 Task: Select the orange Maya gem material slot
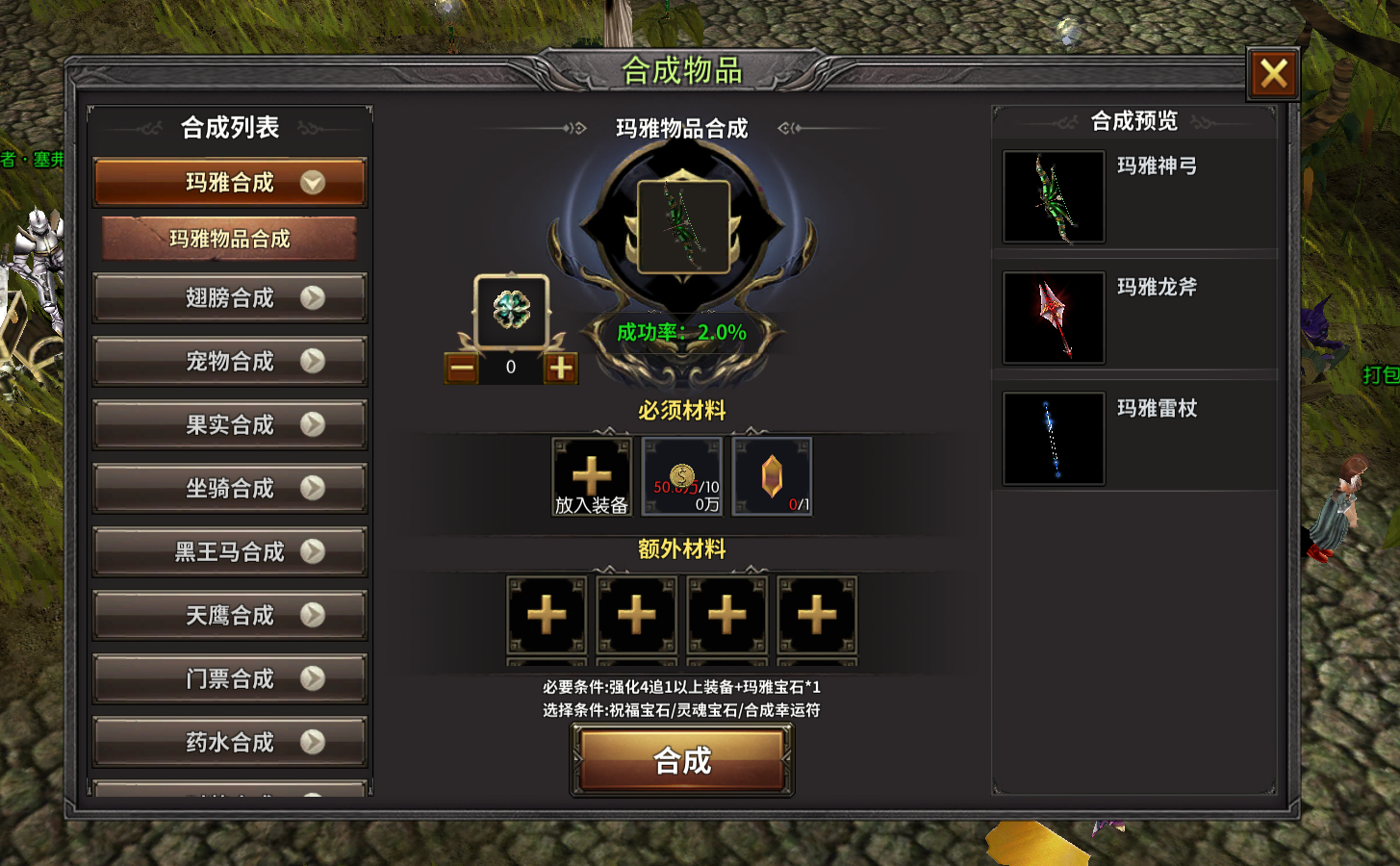tap(772, 477)
